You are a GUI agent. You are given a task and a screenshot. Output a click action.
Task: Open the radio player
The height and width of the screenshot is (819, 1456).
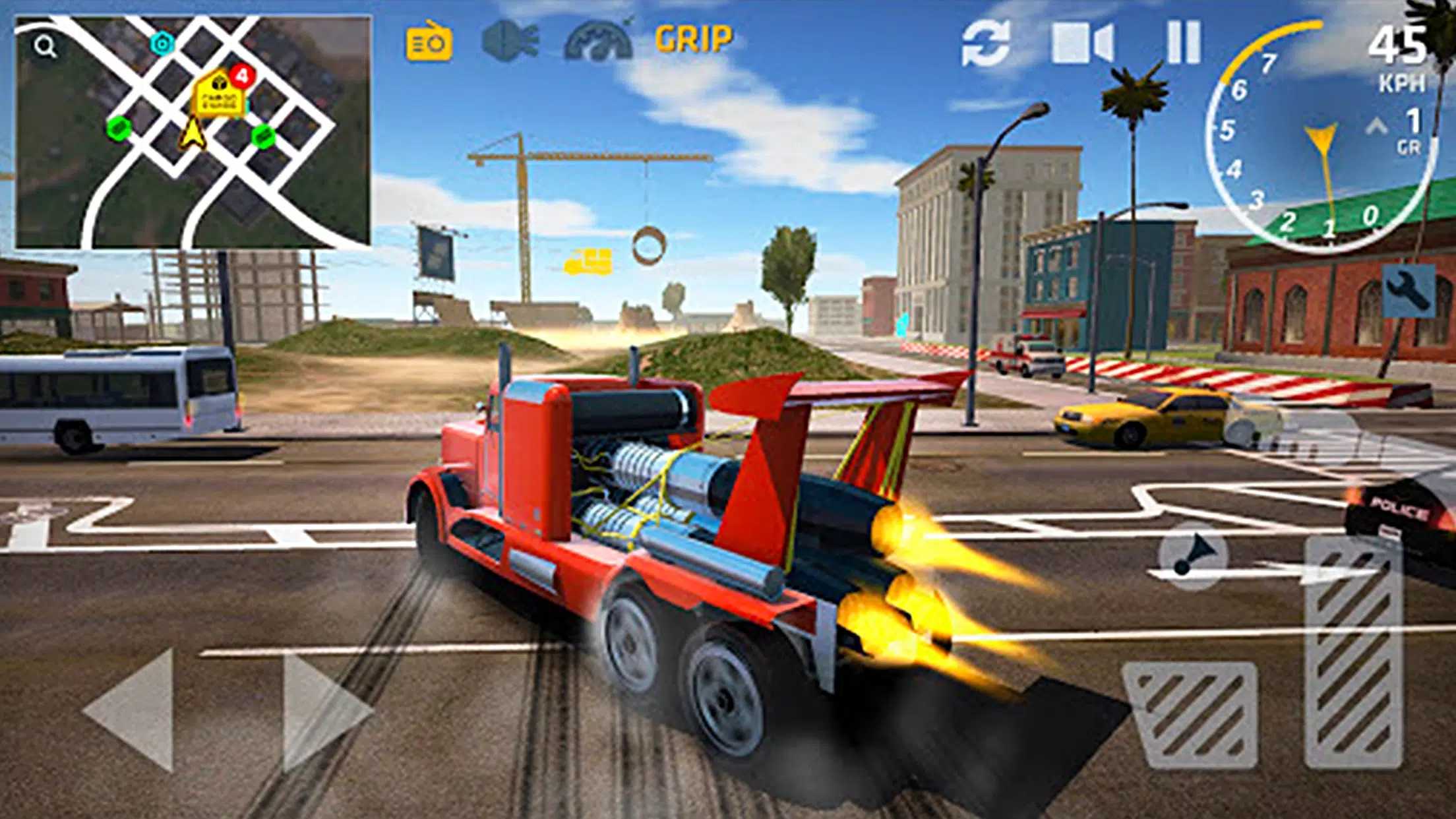point(429,41)
